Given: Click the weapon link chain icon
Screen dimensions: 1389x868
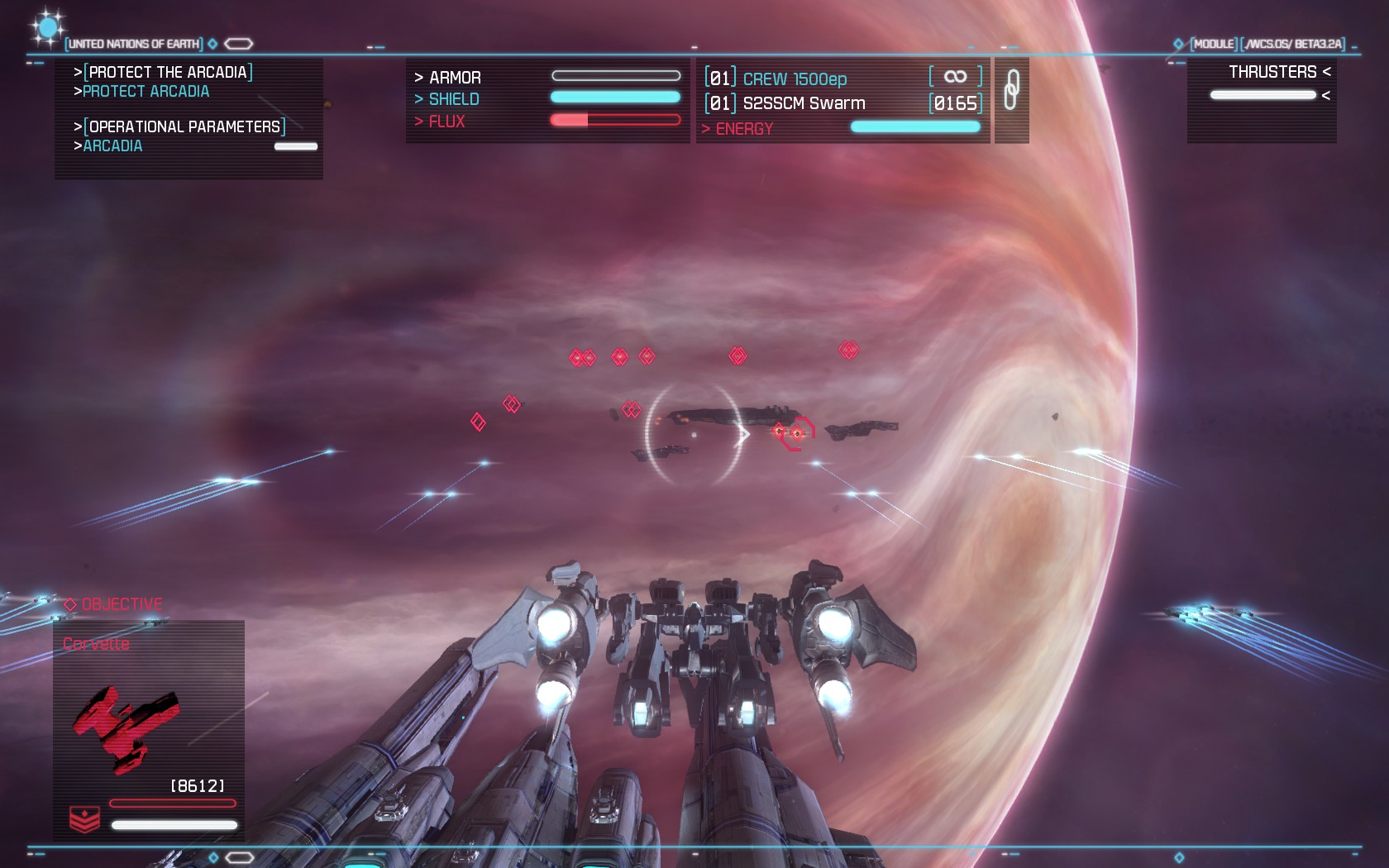Looking at the screenshot, I should click(1011, 90).
